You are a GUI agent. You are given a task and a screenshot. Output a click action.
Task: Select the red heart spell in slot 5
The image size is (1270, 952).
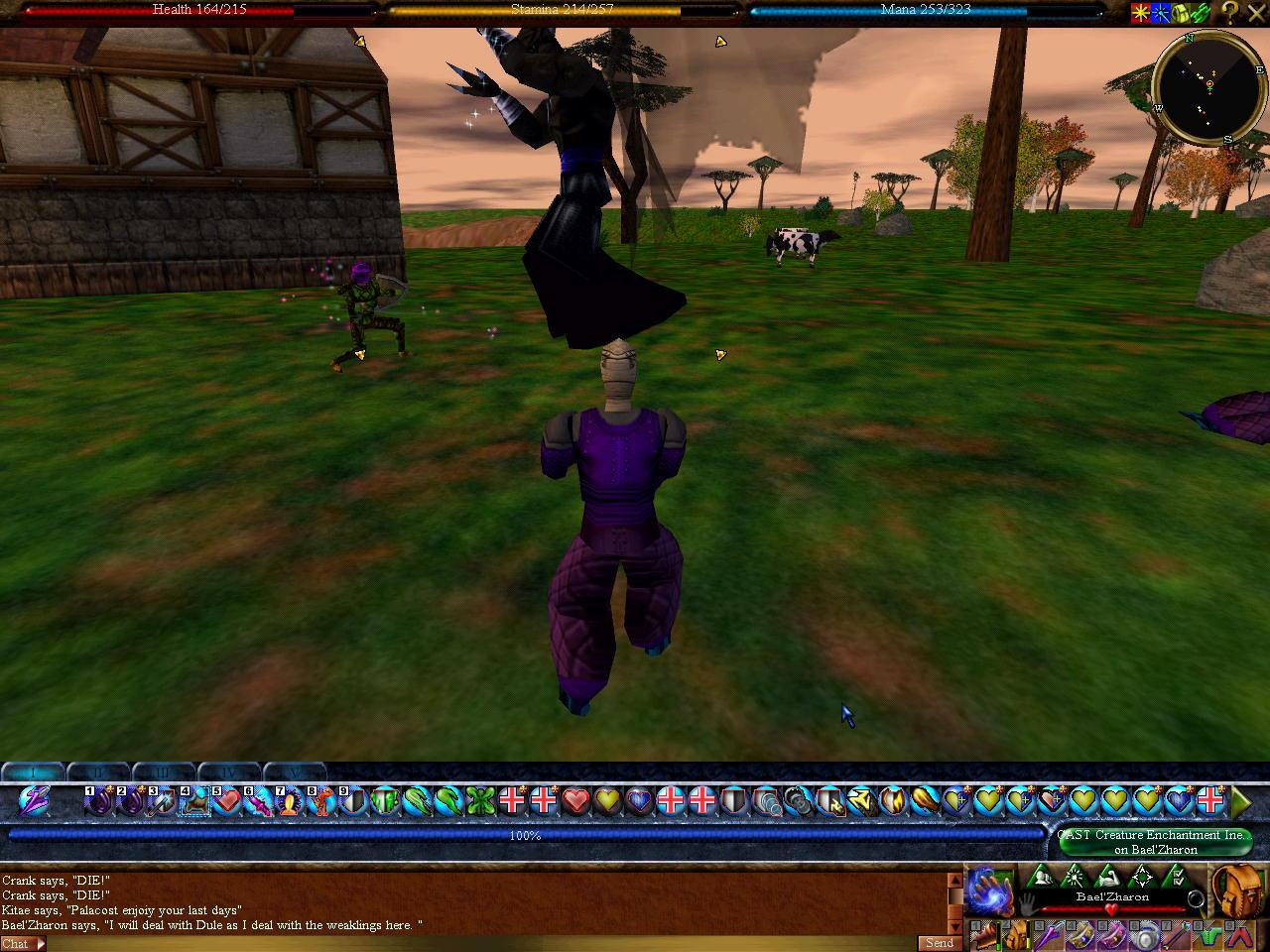227,799
